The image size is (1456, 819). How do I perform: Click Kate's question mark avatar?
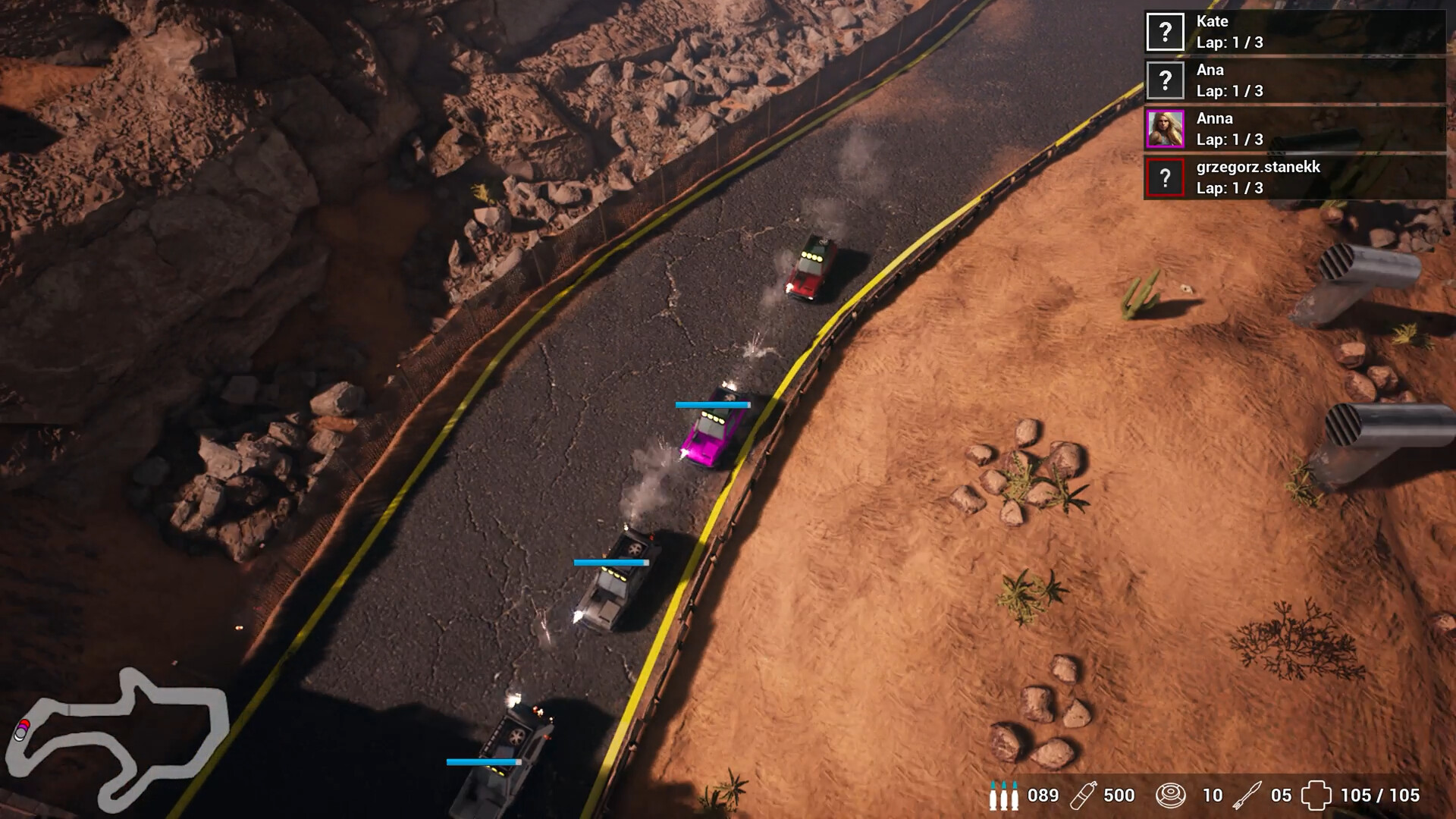click(1166, 32)
